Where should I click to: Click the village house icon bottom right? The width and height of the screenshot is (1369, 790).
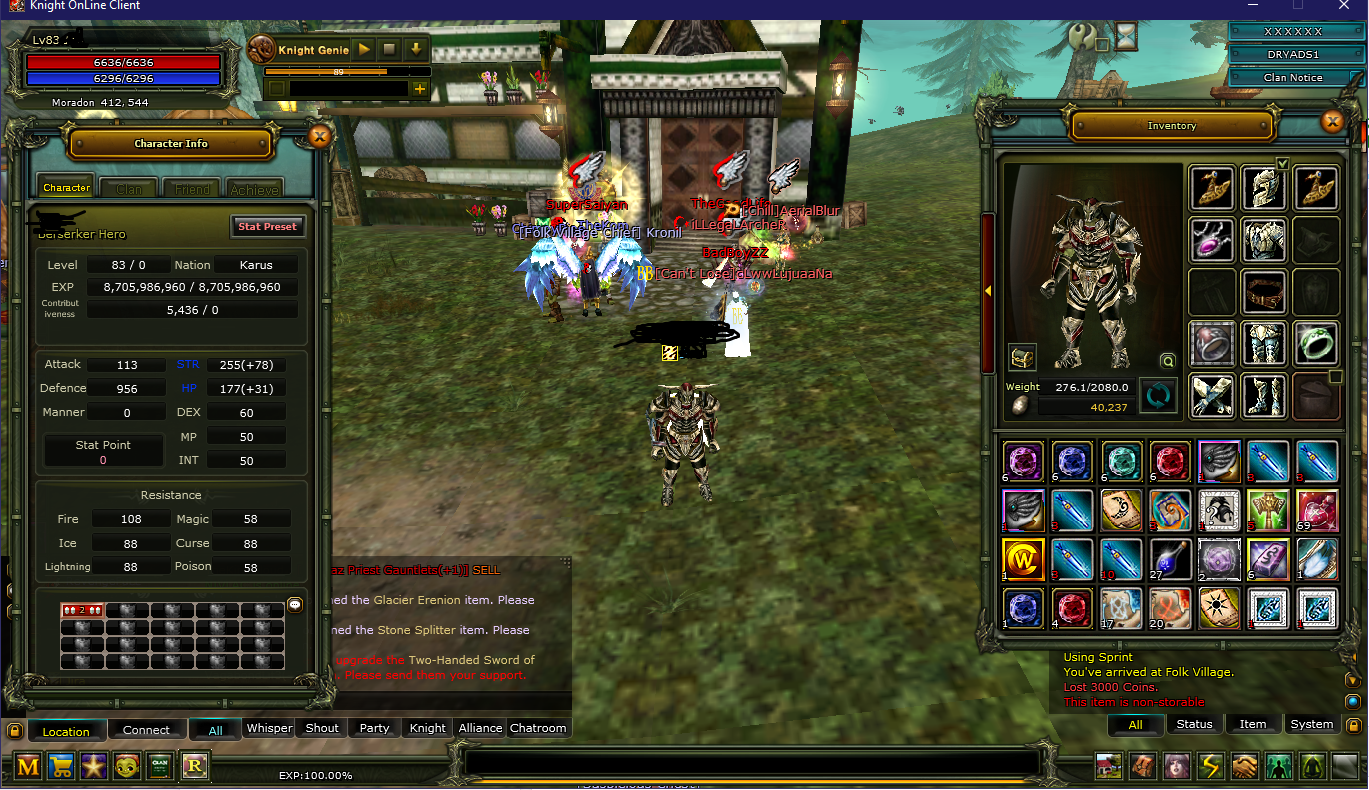click(1108, 765)
